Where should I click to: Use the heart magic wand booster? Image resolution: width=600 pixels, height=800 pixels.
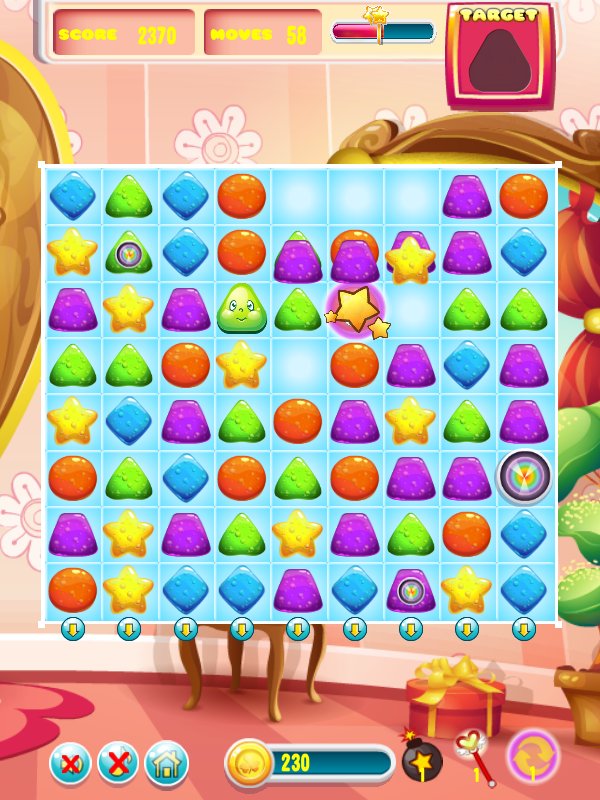pos(473,754)
